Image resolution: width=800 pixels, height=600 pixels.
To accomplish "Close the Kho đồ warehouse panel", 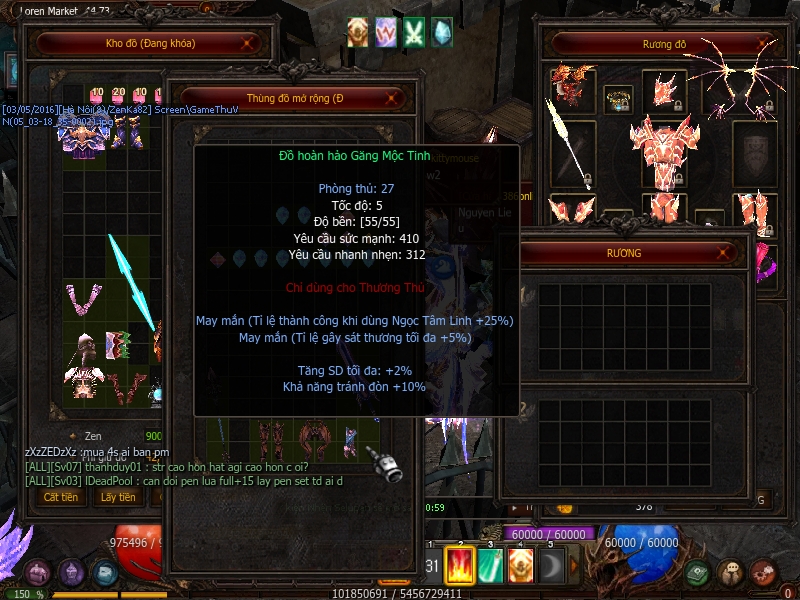I will (x=249, y=44).
